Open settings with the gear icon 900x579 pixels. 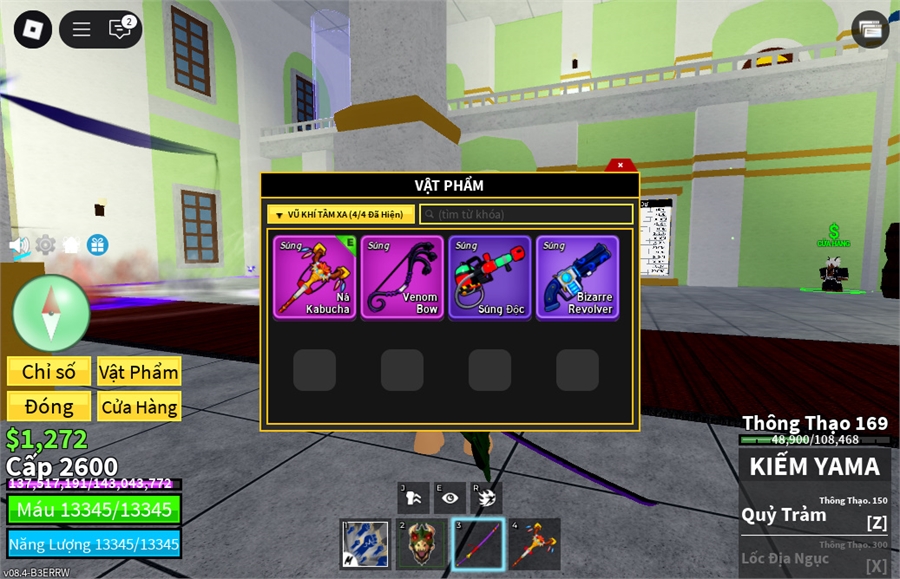click(46, 244)
